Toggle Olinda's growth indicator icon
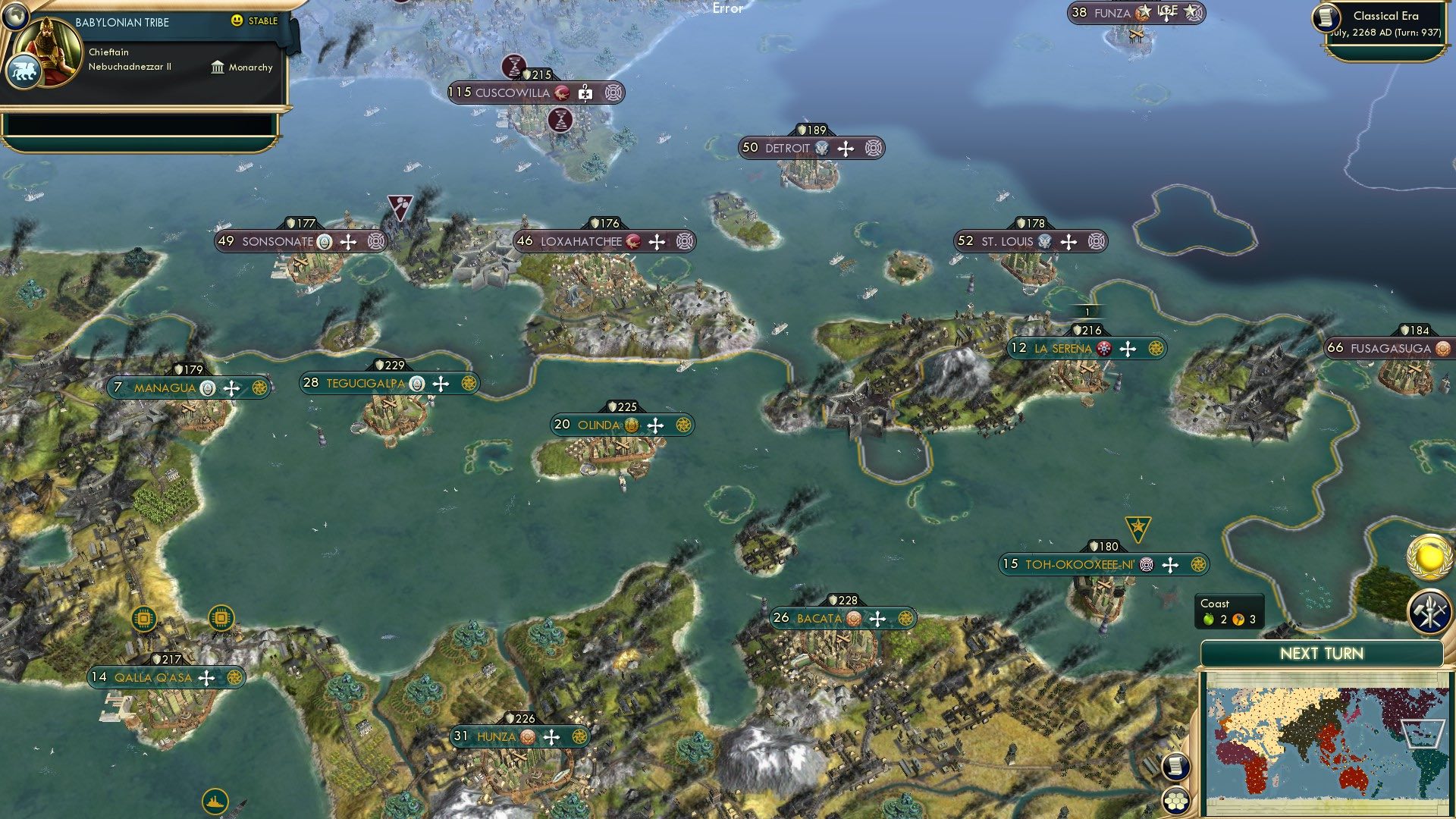 coord(632,425)
